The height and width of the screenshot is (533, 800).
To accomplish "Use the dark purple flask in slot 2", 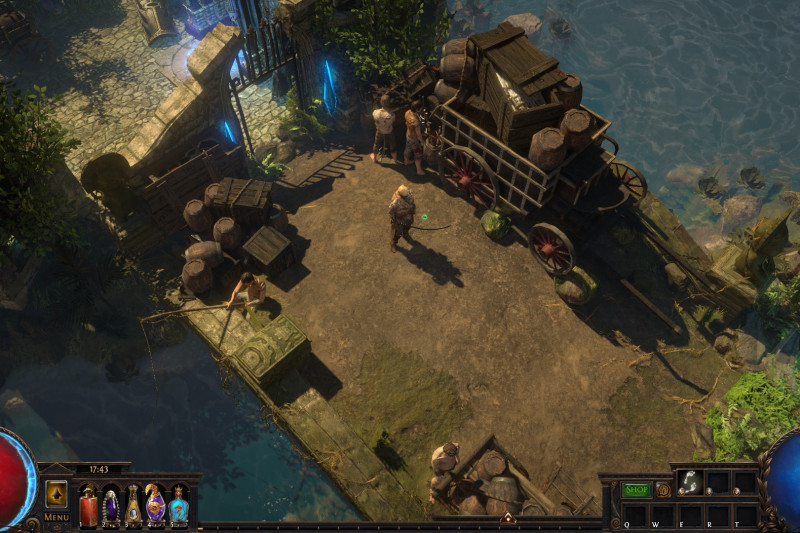I will (111, 505).
